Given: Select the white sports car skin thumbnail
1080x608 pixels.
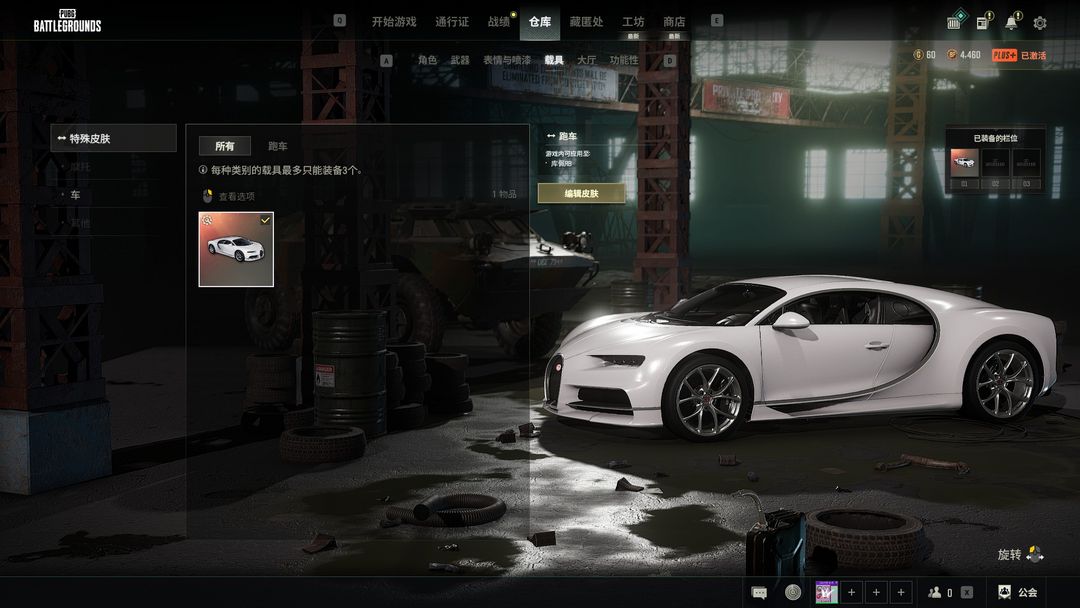Looking at the screenshot, I should pyautogui.click(x=236, y=248).
